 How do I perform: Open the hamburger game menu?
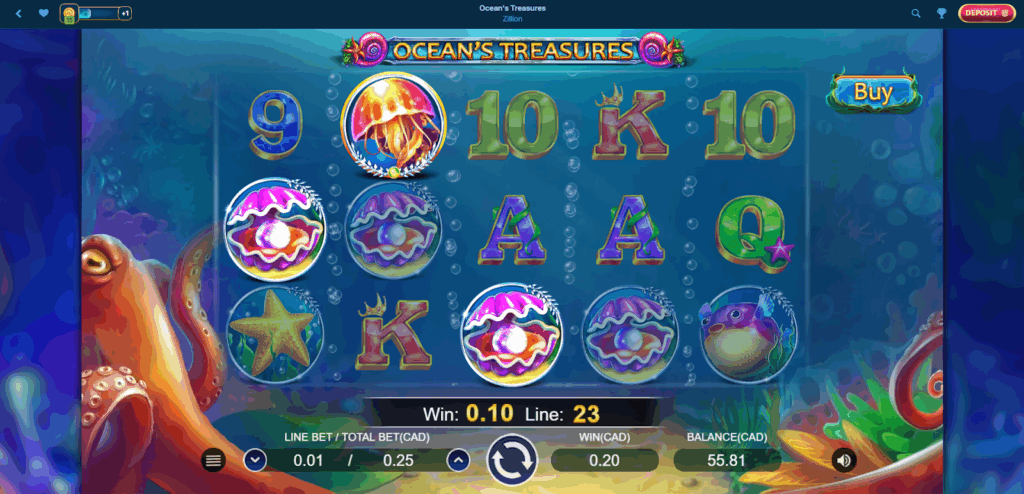213,460
